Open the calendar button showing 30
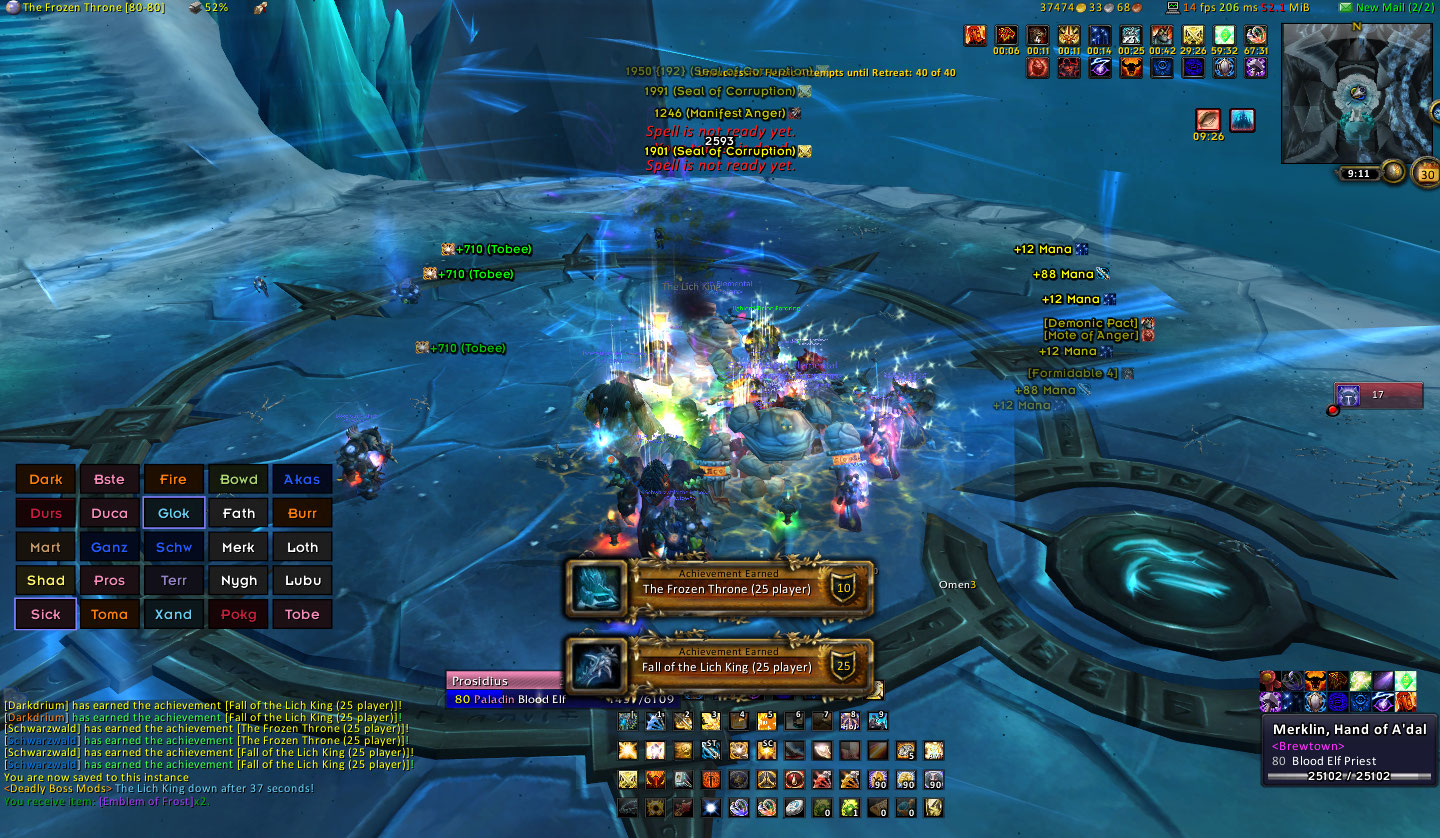 (1426, 173)
